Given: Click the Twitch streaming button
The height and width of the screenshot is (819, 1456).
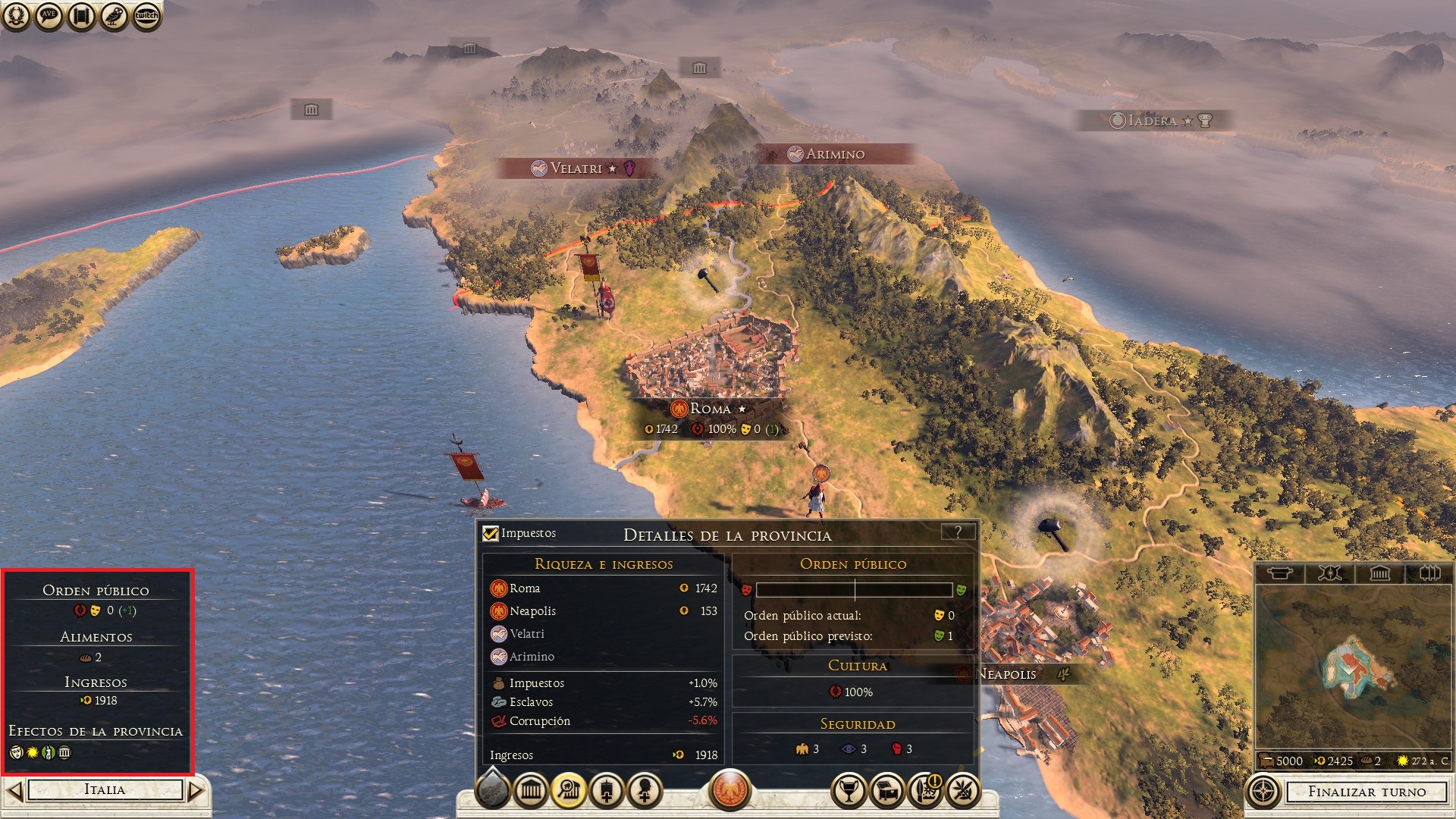Looking at the screenshot, I should click(x=146, y=15).
